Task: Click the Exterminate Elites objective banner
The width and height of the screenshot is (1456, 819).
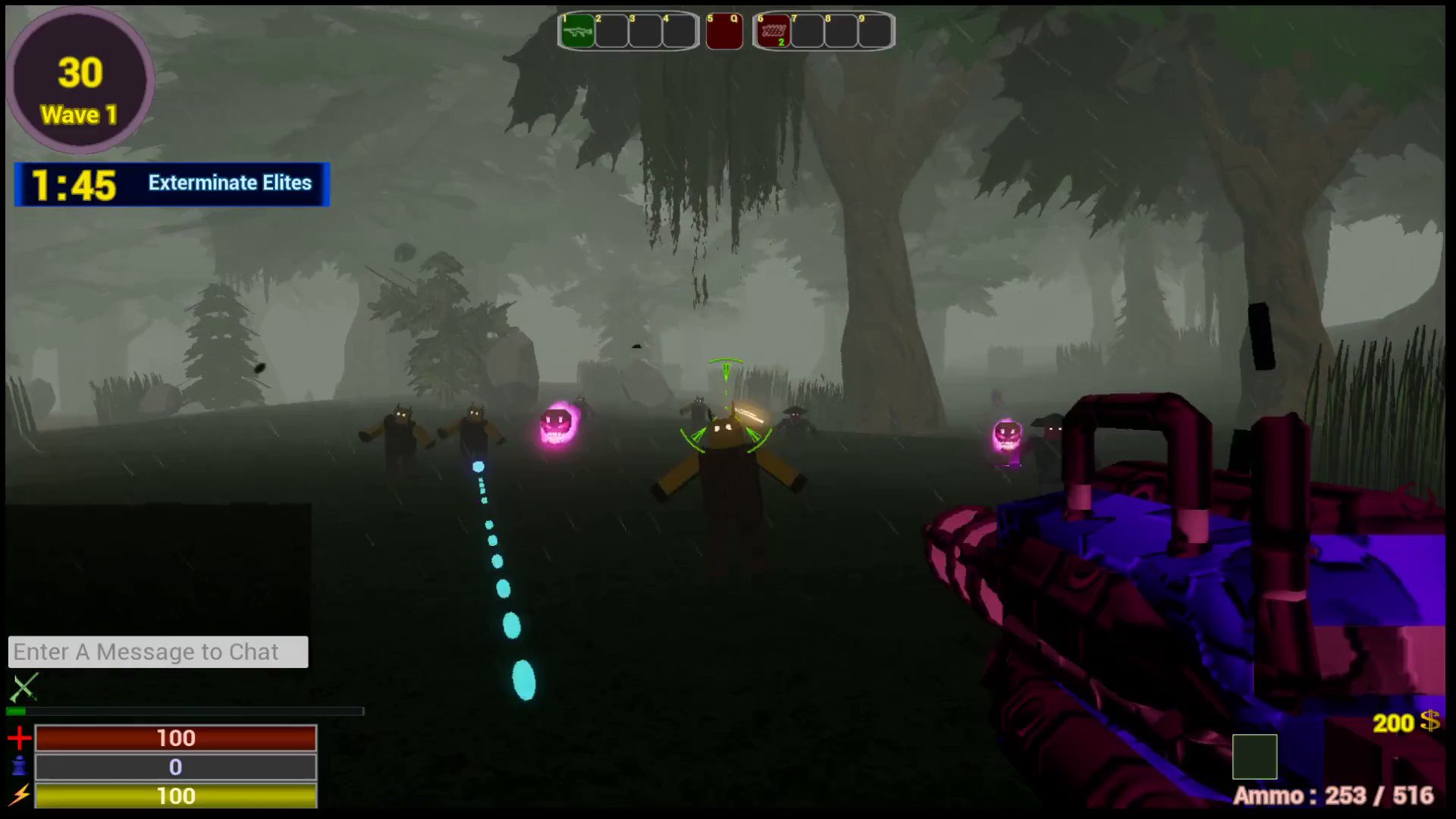Action: pos(229,183)
